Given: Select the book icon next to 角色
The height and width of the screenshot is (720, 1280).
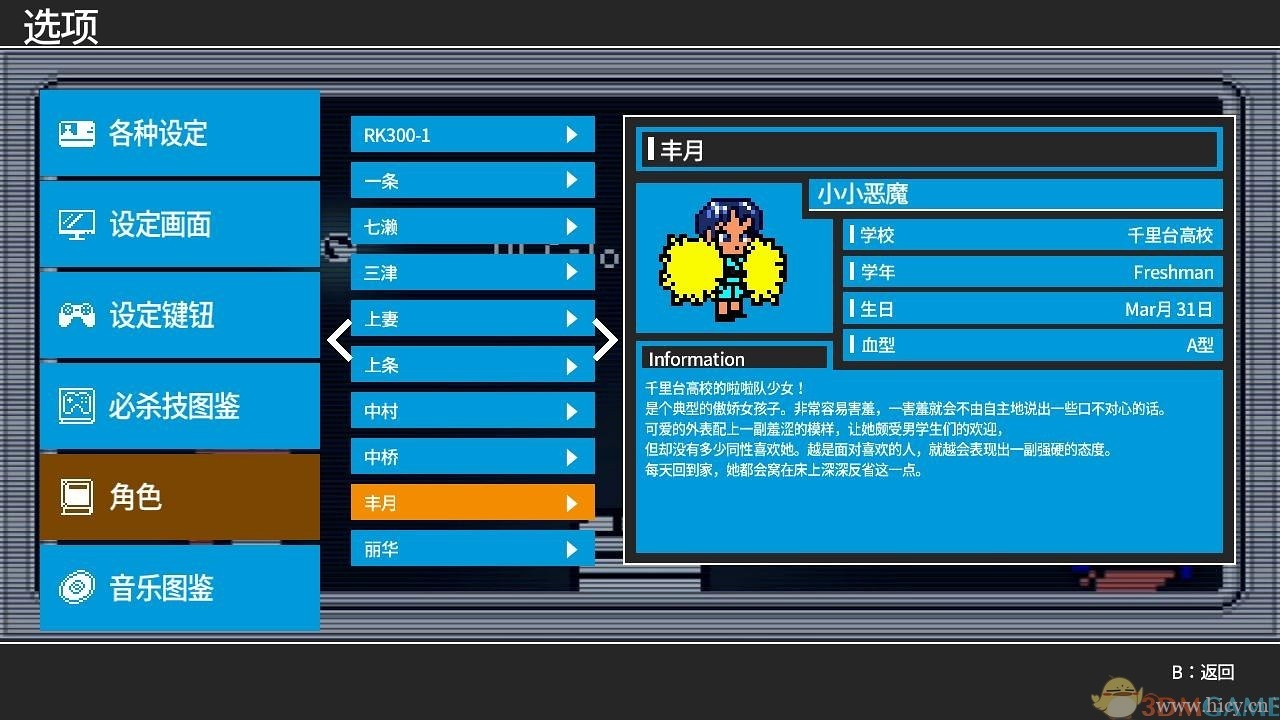Looking at the screenshot, I should (75, 497).
